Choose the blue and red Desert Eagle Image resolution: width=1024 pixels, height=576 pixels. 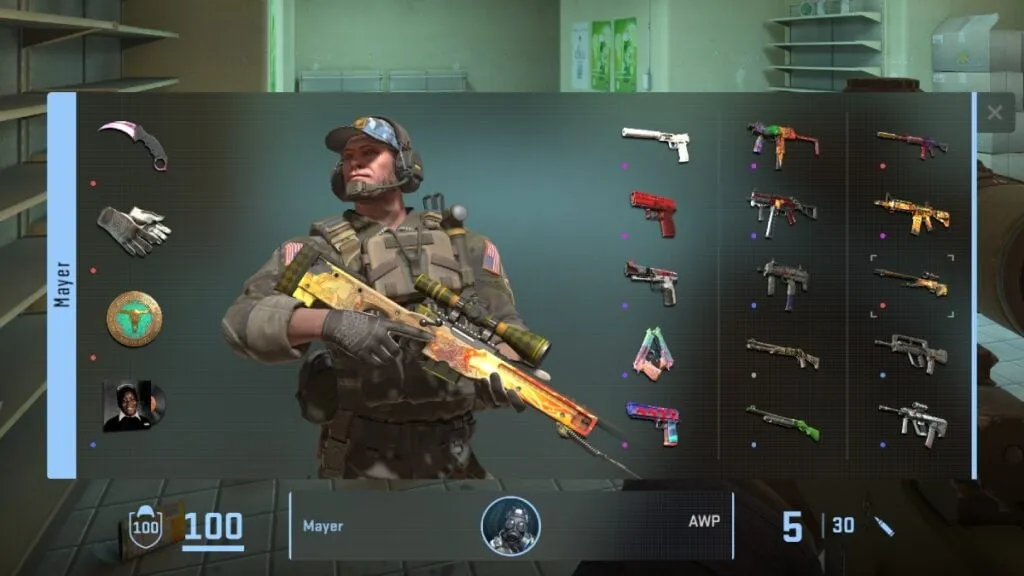point(652,421)
